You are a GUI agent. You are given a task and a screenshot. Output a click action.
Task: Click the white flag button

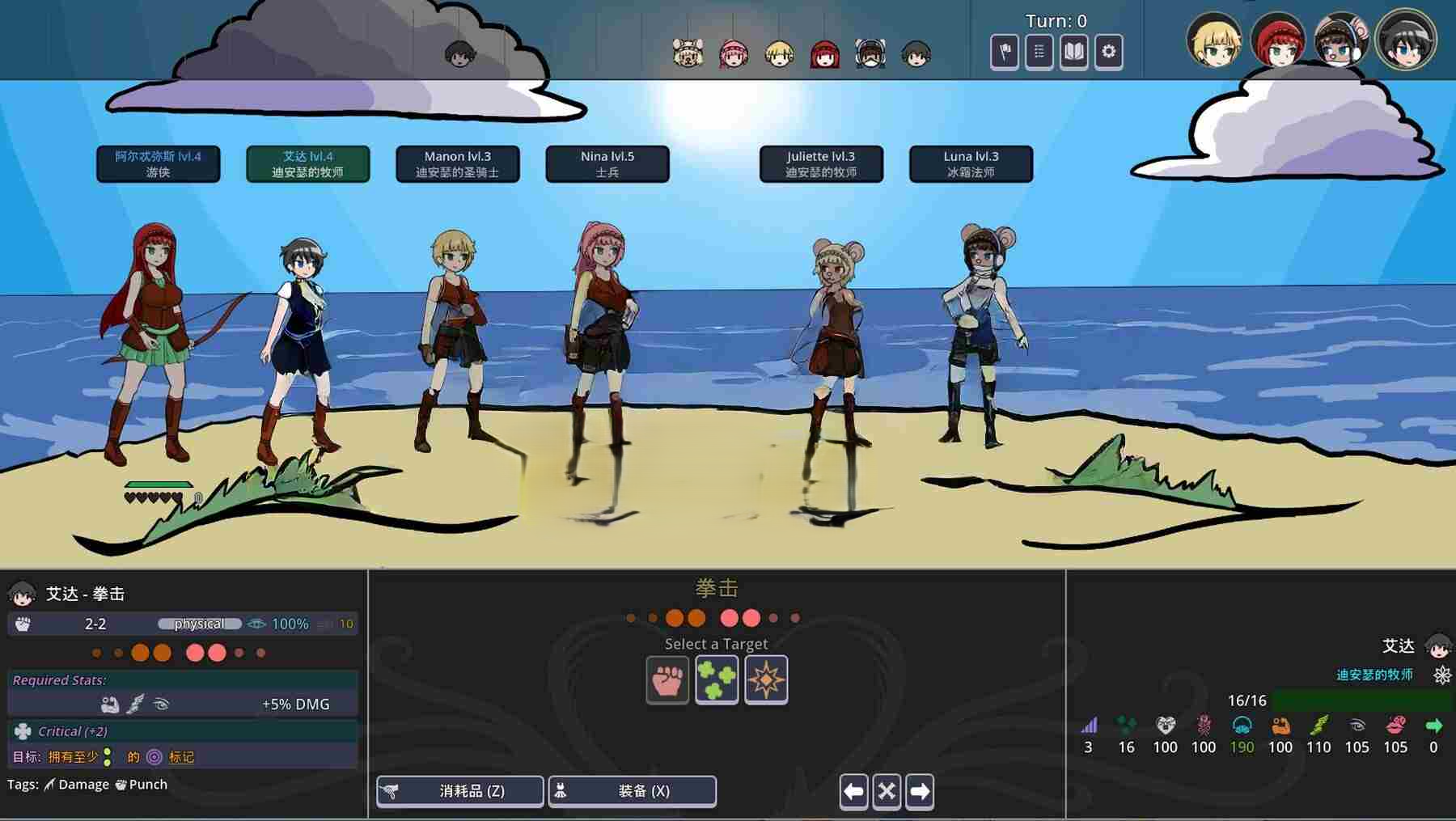click(x=1005, y=52)
